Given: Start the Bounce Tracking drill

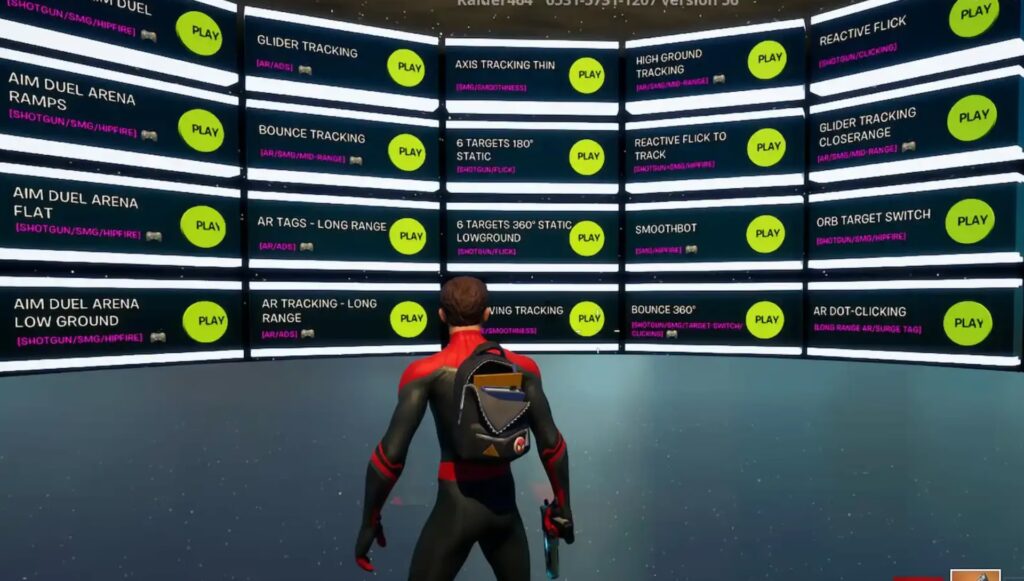Looking at the screenshot, I should click(x=407, y=152).
